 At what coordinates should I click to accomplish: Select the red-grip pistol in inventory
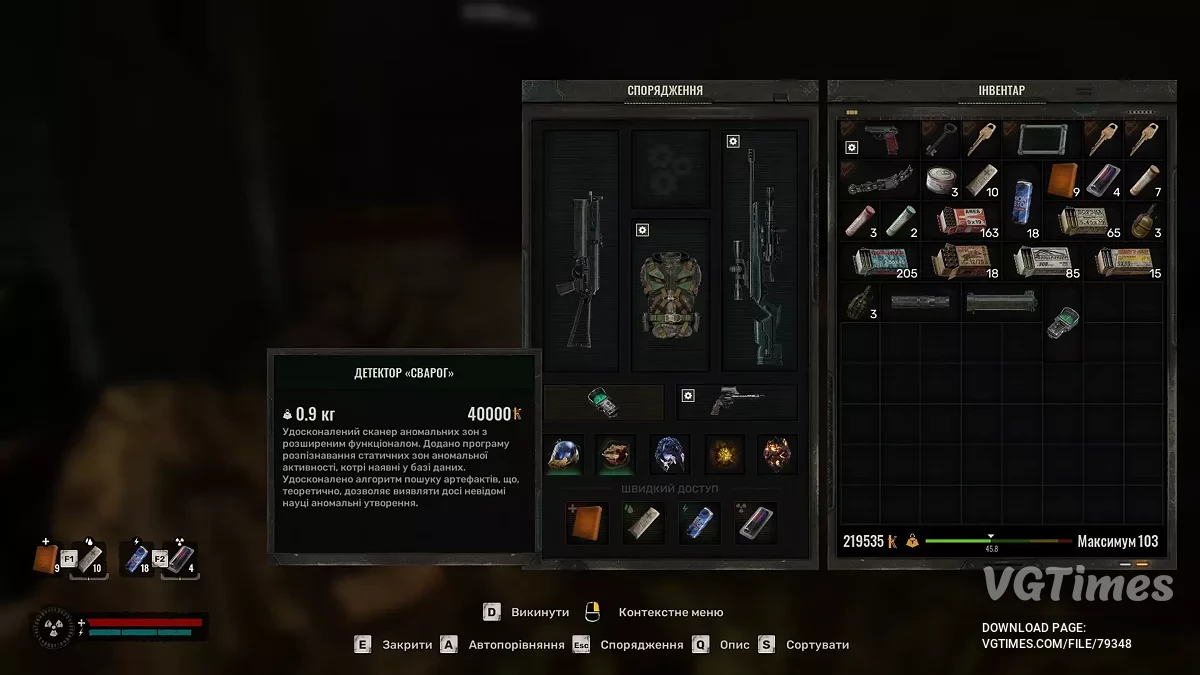pos(879,140)
